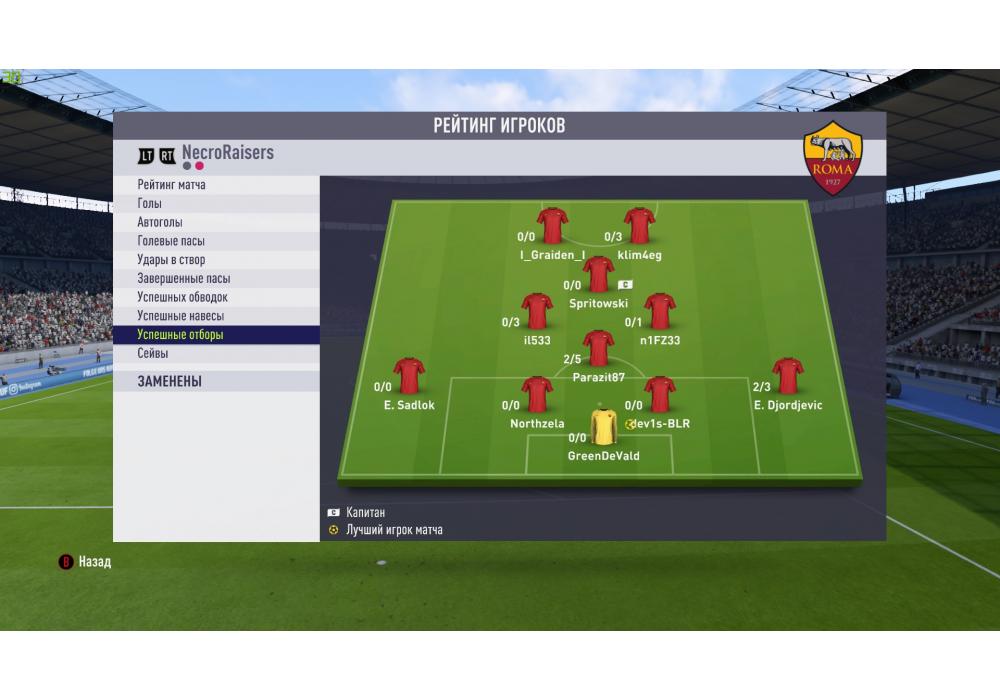Pick il533's midfielder shirt

537,311
